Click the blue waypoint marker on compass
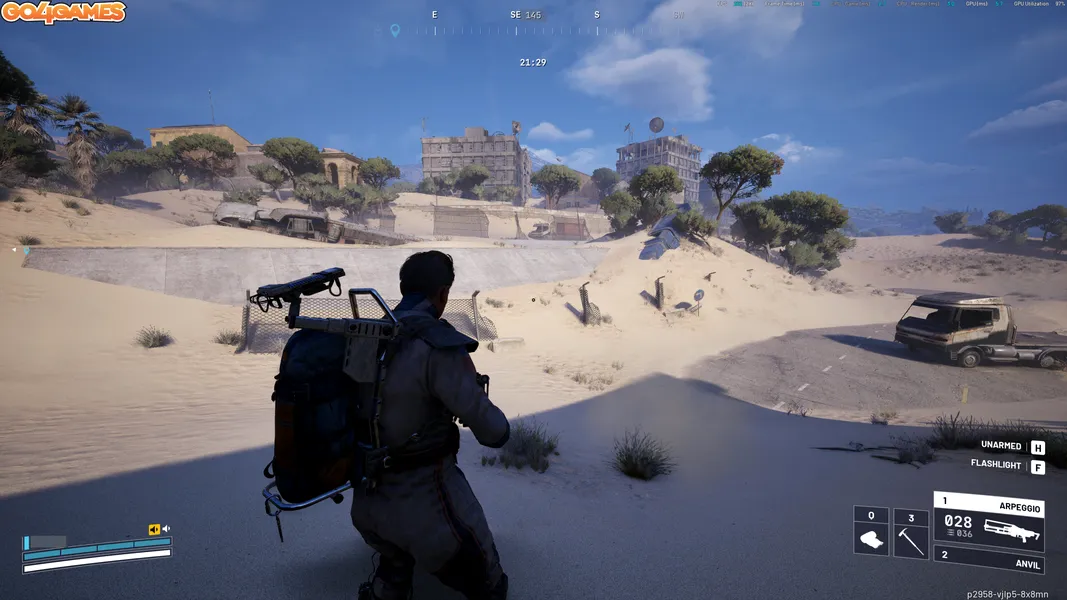Viewport: 1067px width, 600px height. coord(395,31)
